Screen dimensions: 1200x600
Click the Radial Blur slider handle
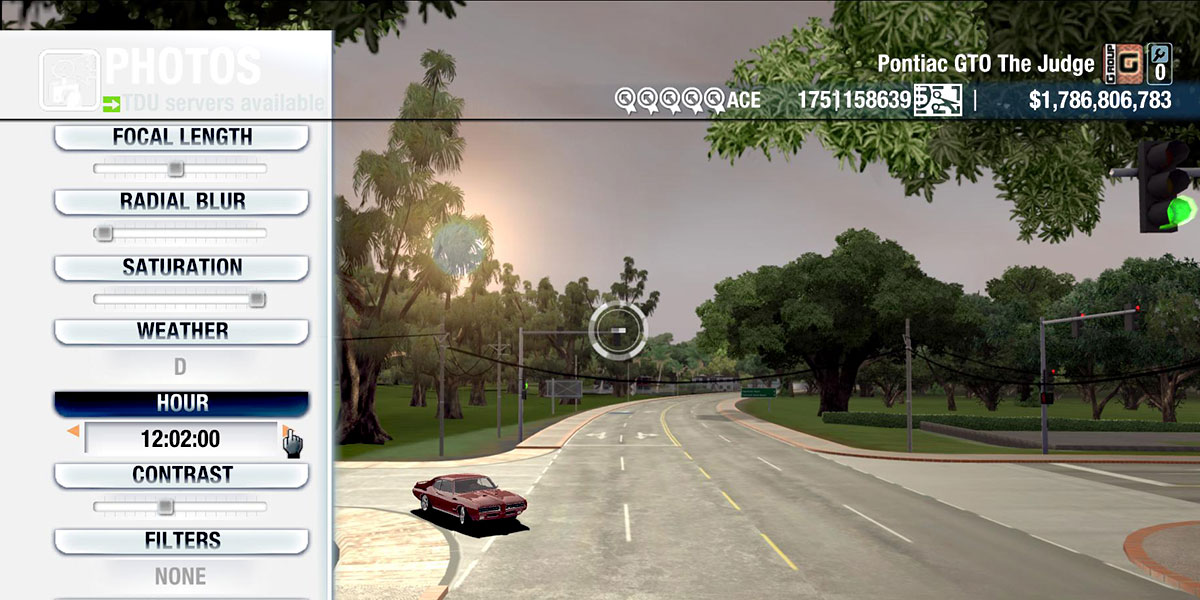(x=103, y=234)
